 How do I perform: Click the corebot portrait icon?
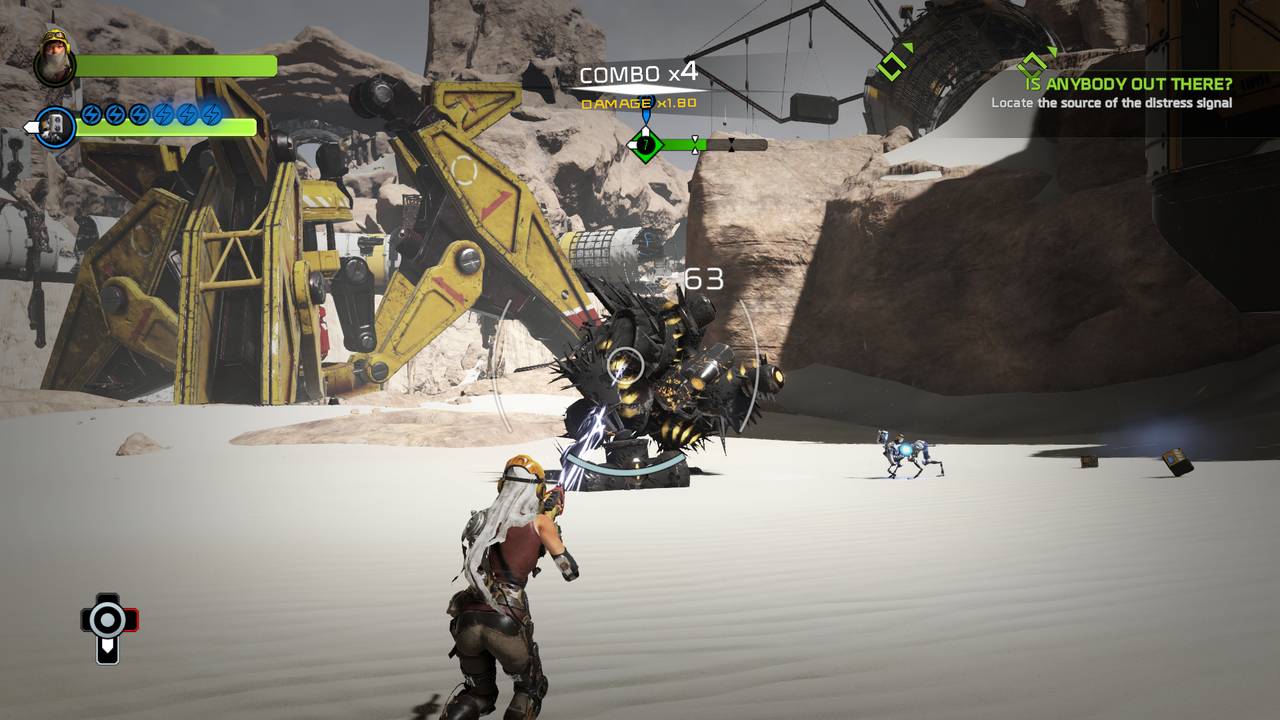pyautogui.click(x=56, y=127)
